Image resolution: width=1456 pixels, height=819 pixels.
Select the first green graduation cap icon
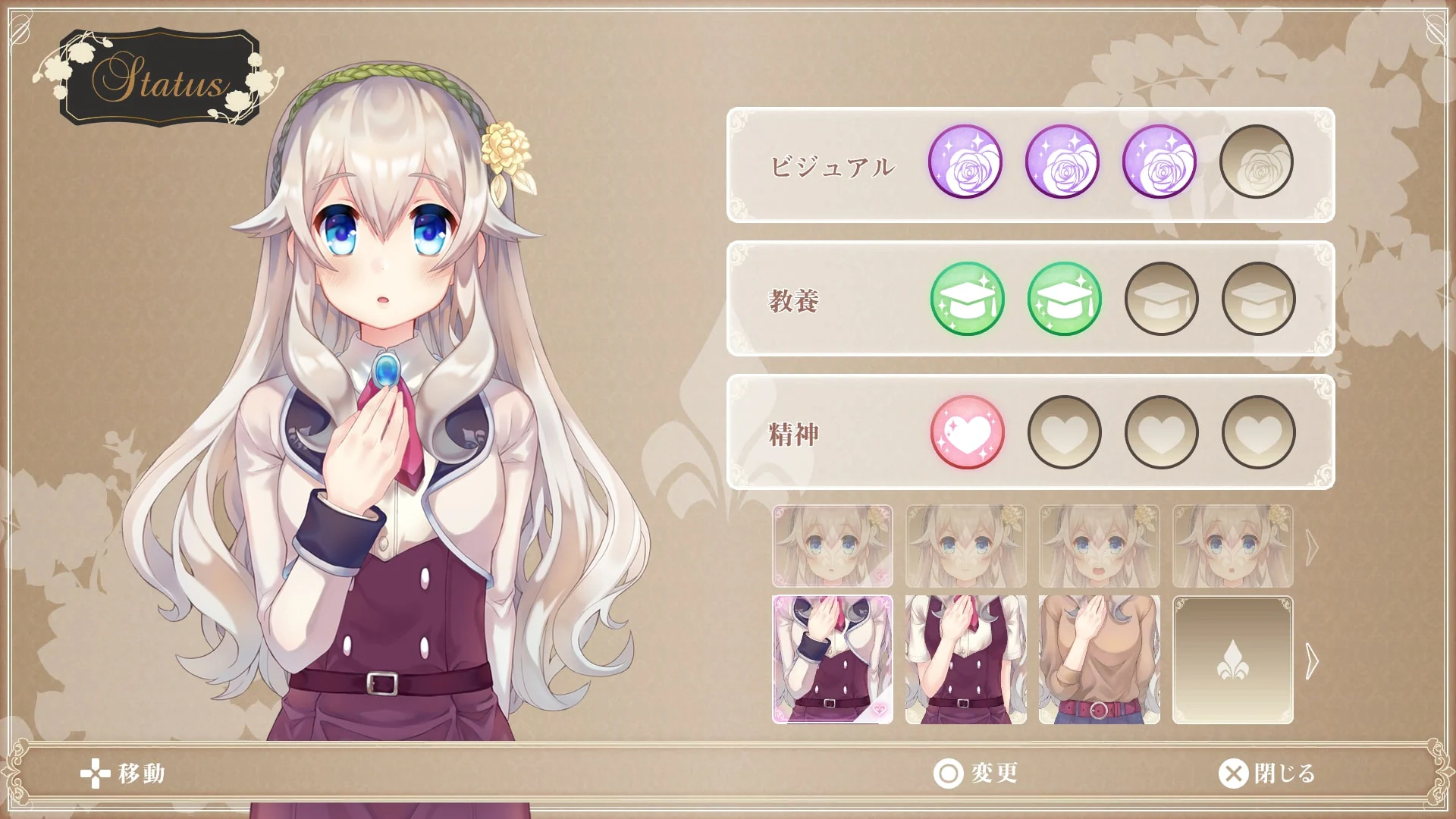967,299
